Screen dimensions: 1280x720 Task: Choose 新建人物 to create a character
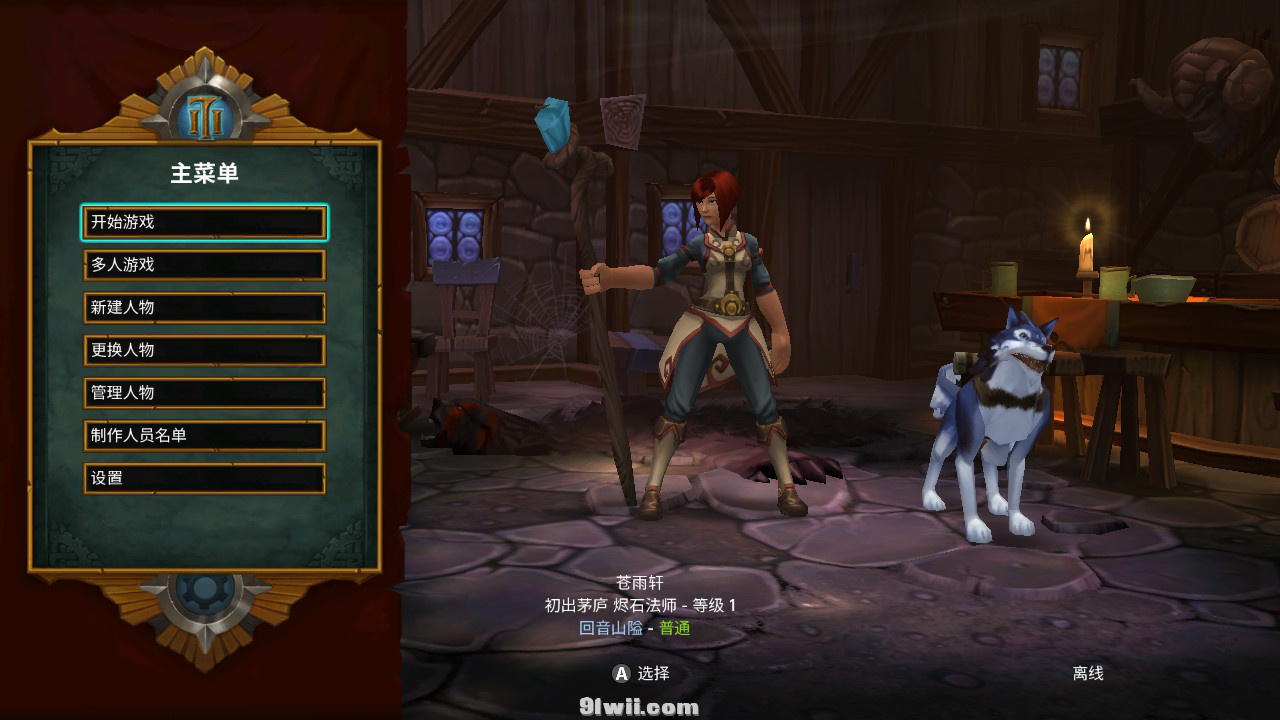(x=204, y=308)
